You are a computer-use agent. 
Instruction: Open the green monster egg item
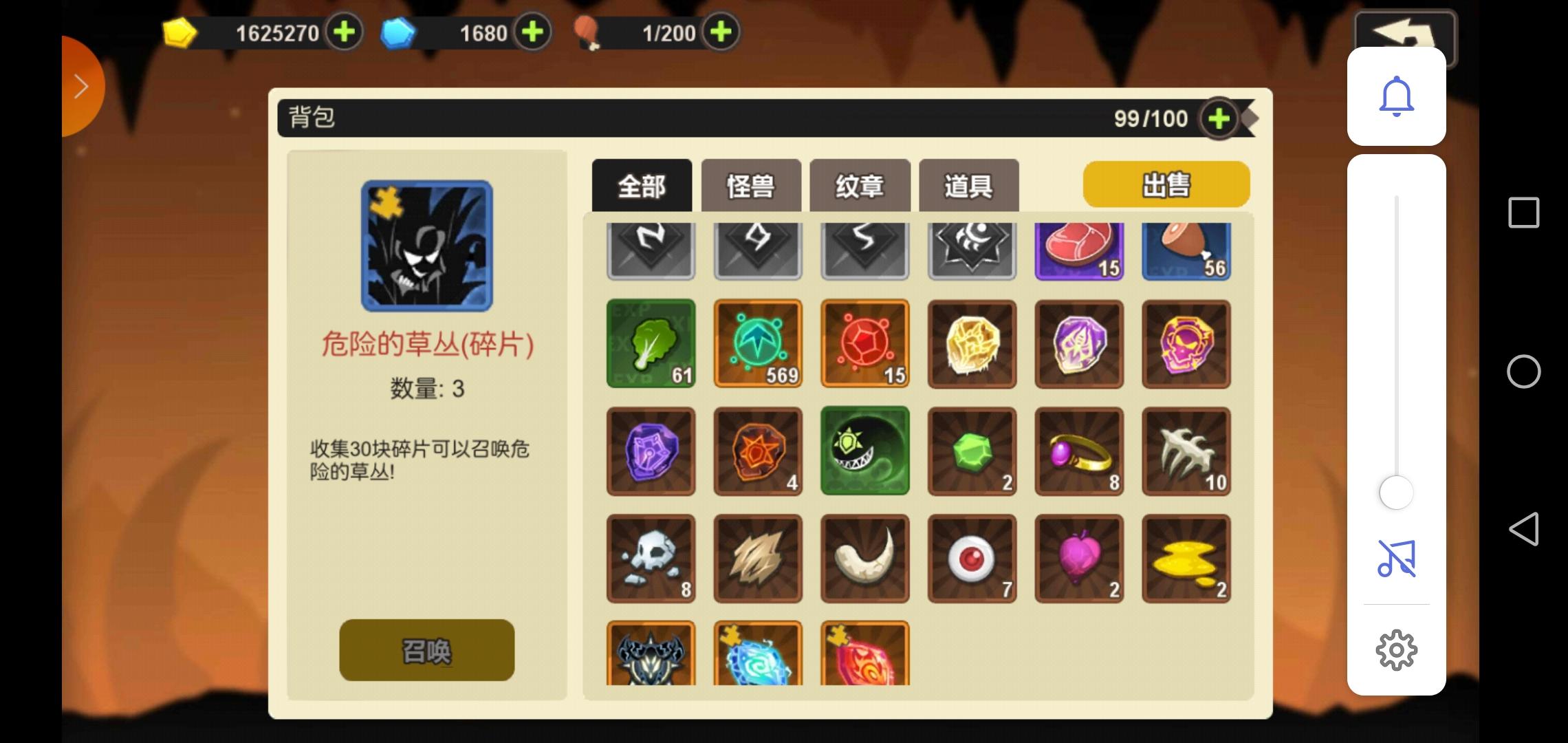pos(864,452)
